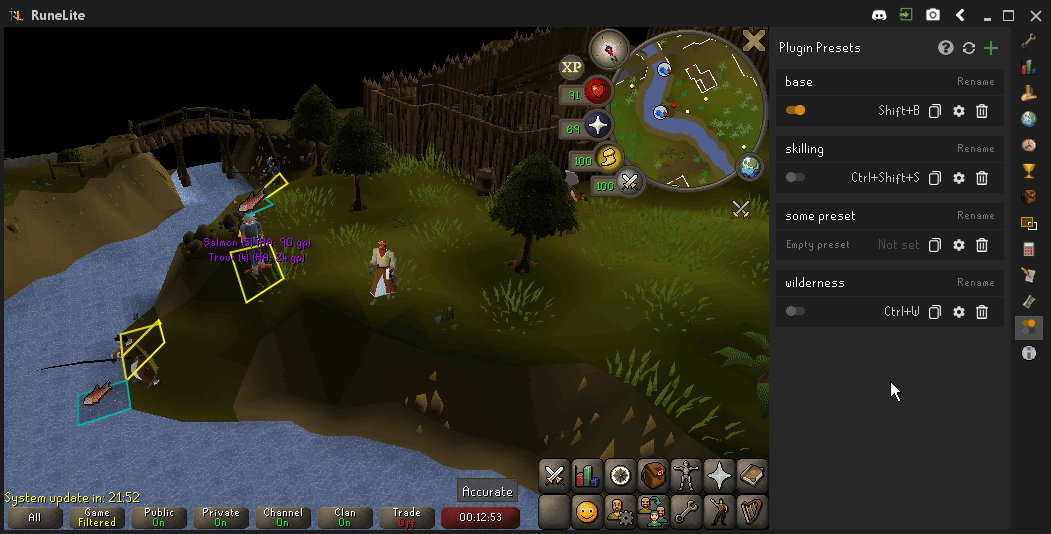Open the Combat Options tab

tap(555, 475)
